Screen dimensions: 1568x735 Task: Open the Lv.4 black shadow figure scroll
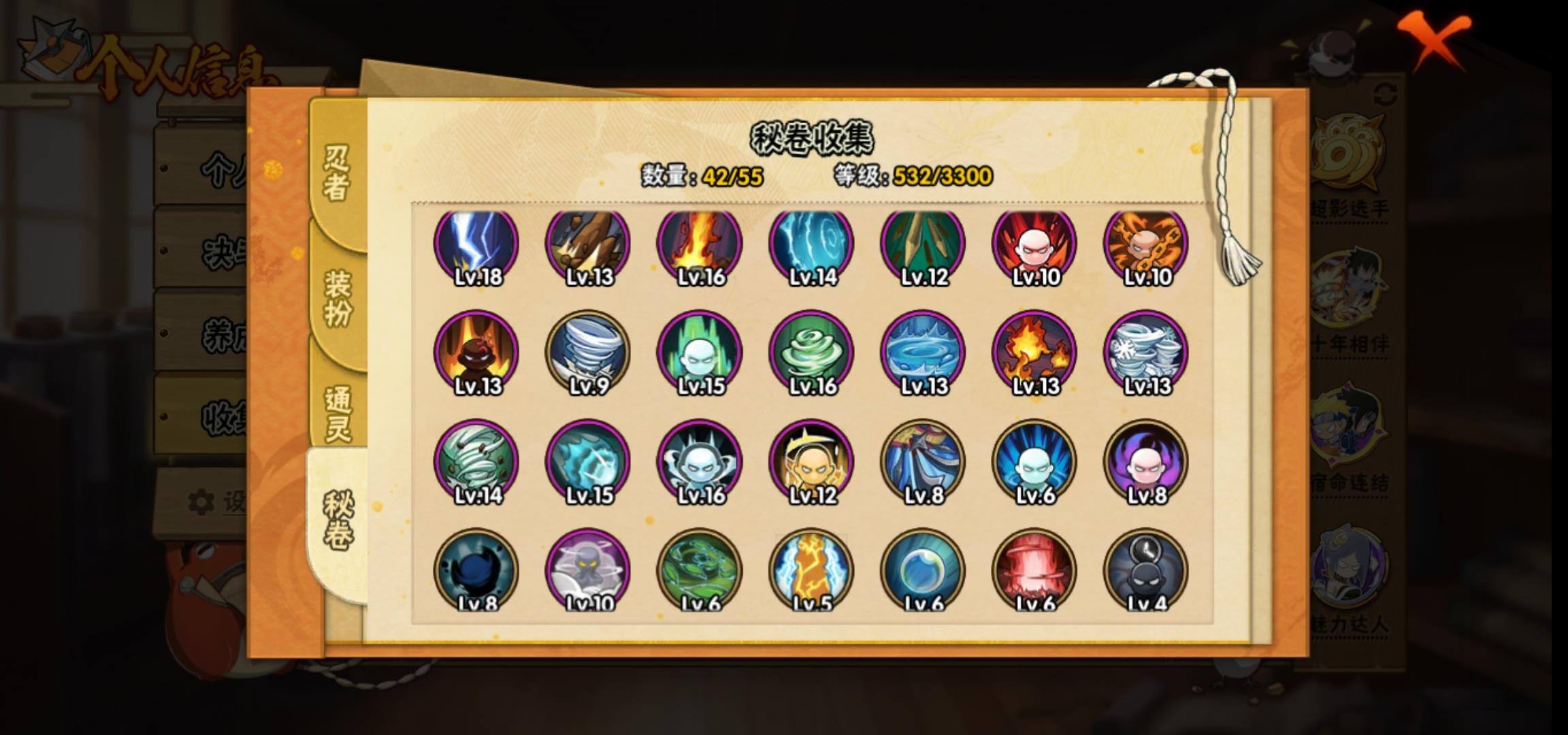[x=1146, y=570]
